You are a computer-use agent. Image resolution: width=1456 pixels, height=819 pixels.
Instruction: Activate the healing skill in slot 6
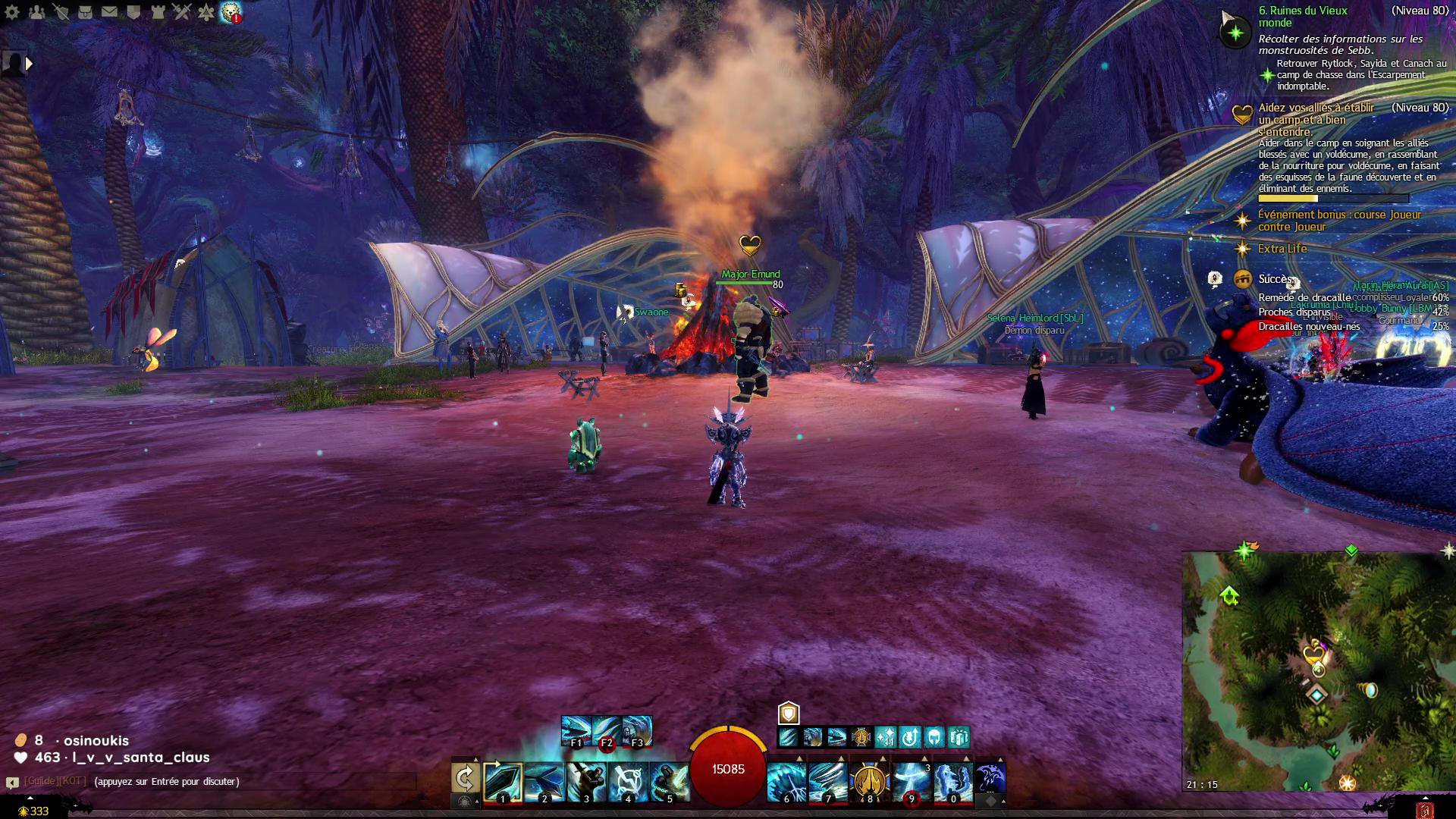[x=786, y=781]
